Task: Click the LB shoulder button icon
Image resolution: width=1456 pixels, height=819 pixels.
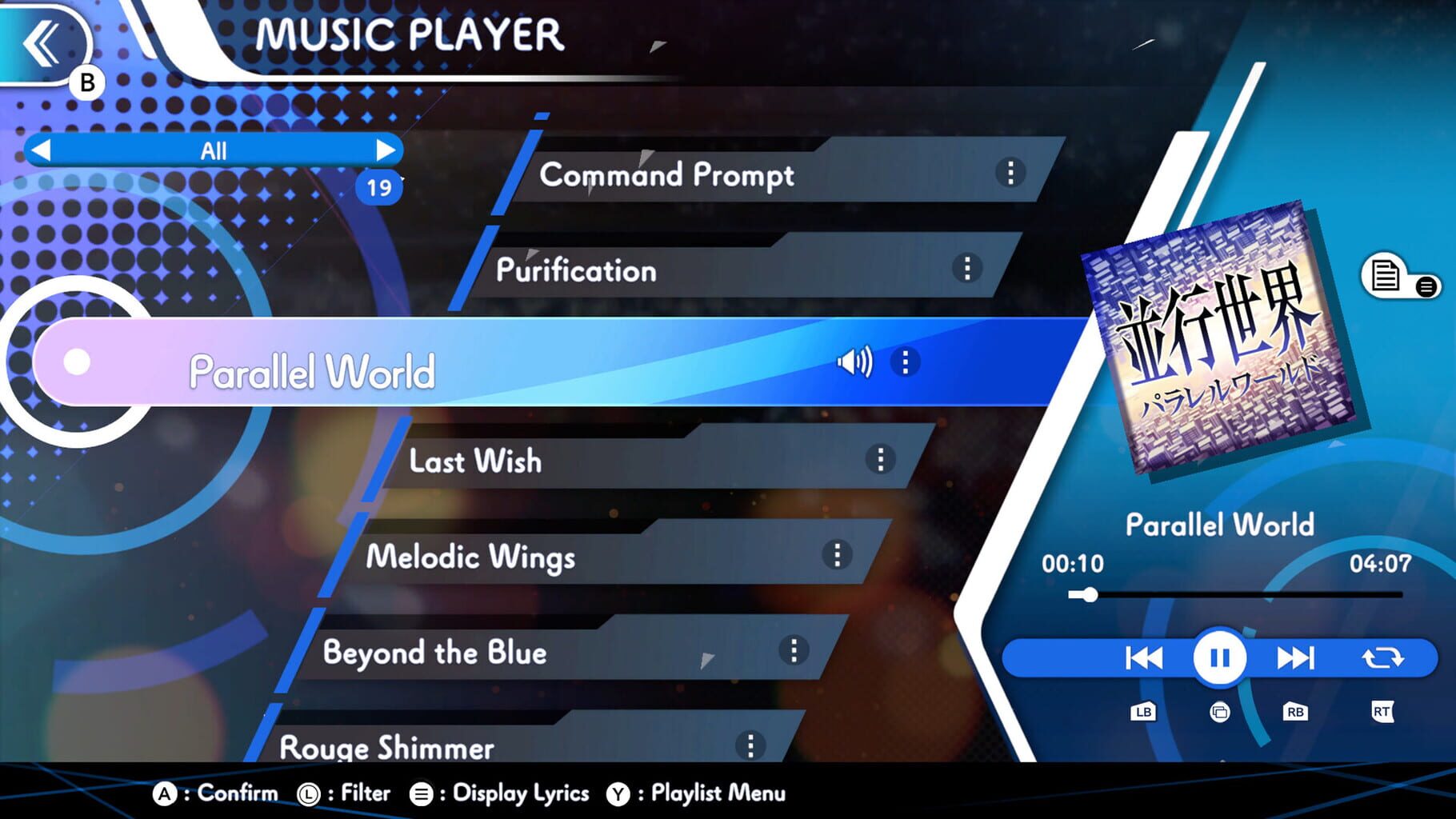Action: coord(1142,711)
